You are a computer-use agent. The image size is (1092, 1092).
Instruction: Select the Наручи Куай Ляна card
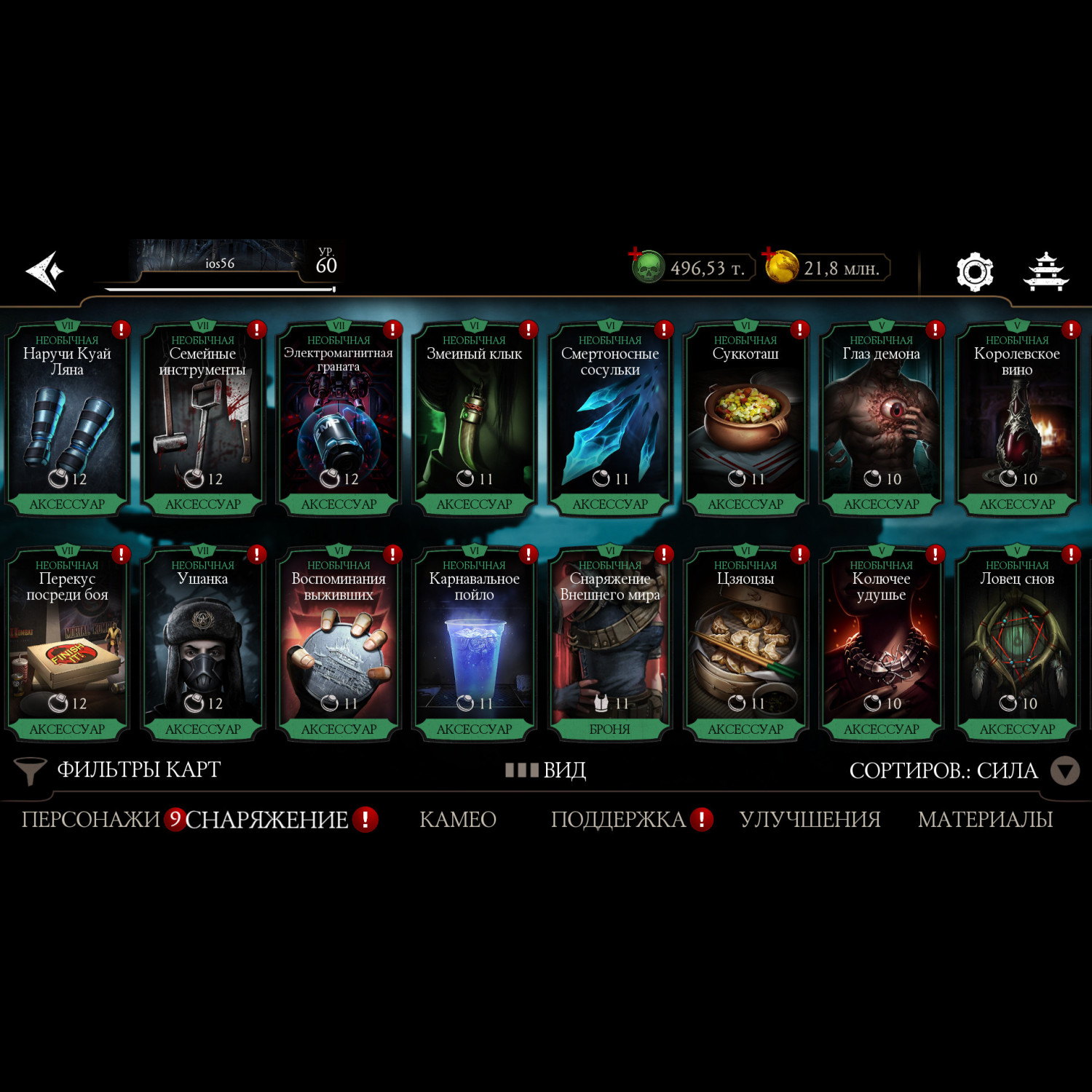(x=67, y=419)
